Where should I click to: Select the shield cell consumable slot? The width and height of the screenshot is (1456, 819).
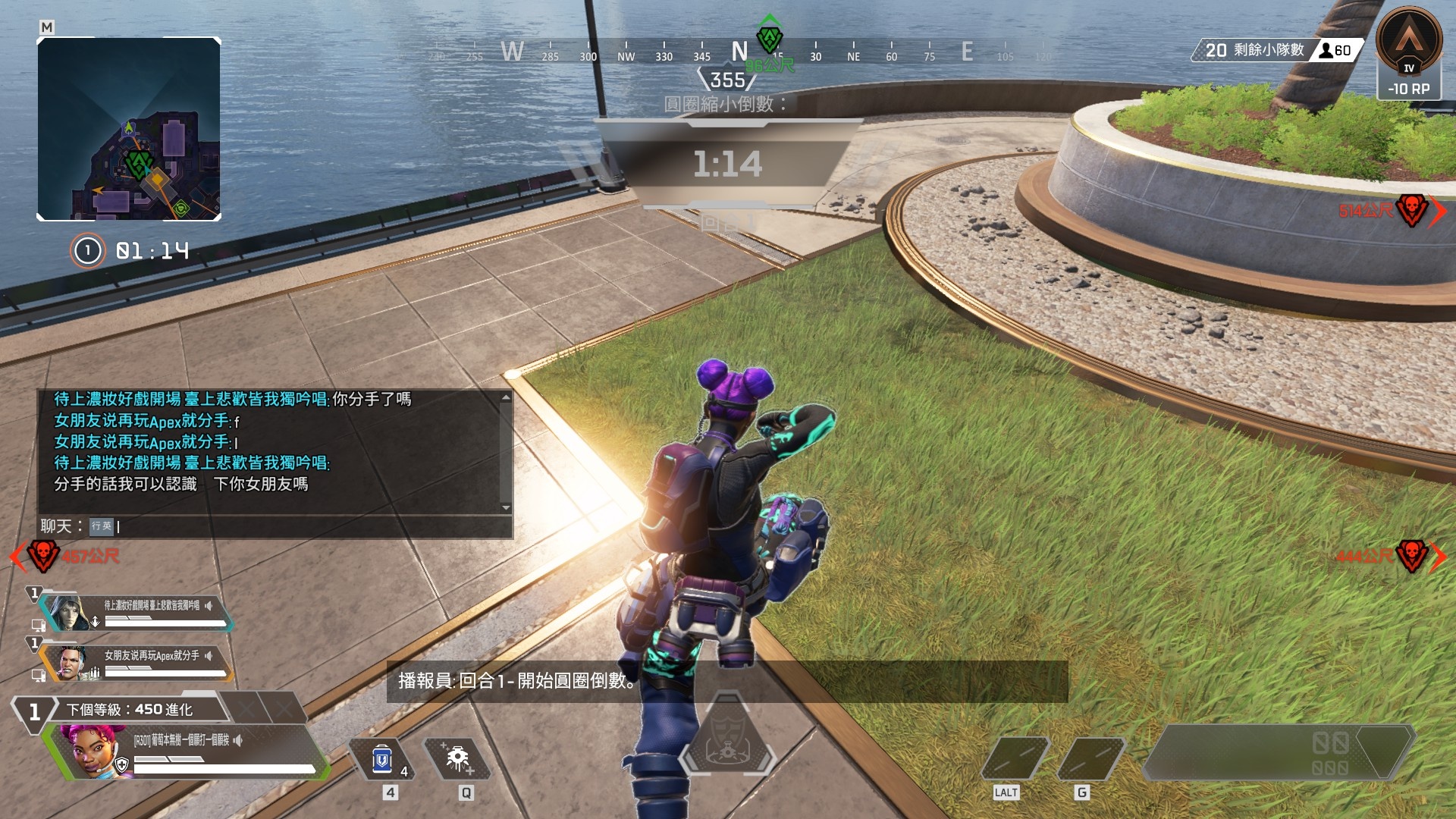[382, 759]
